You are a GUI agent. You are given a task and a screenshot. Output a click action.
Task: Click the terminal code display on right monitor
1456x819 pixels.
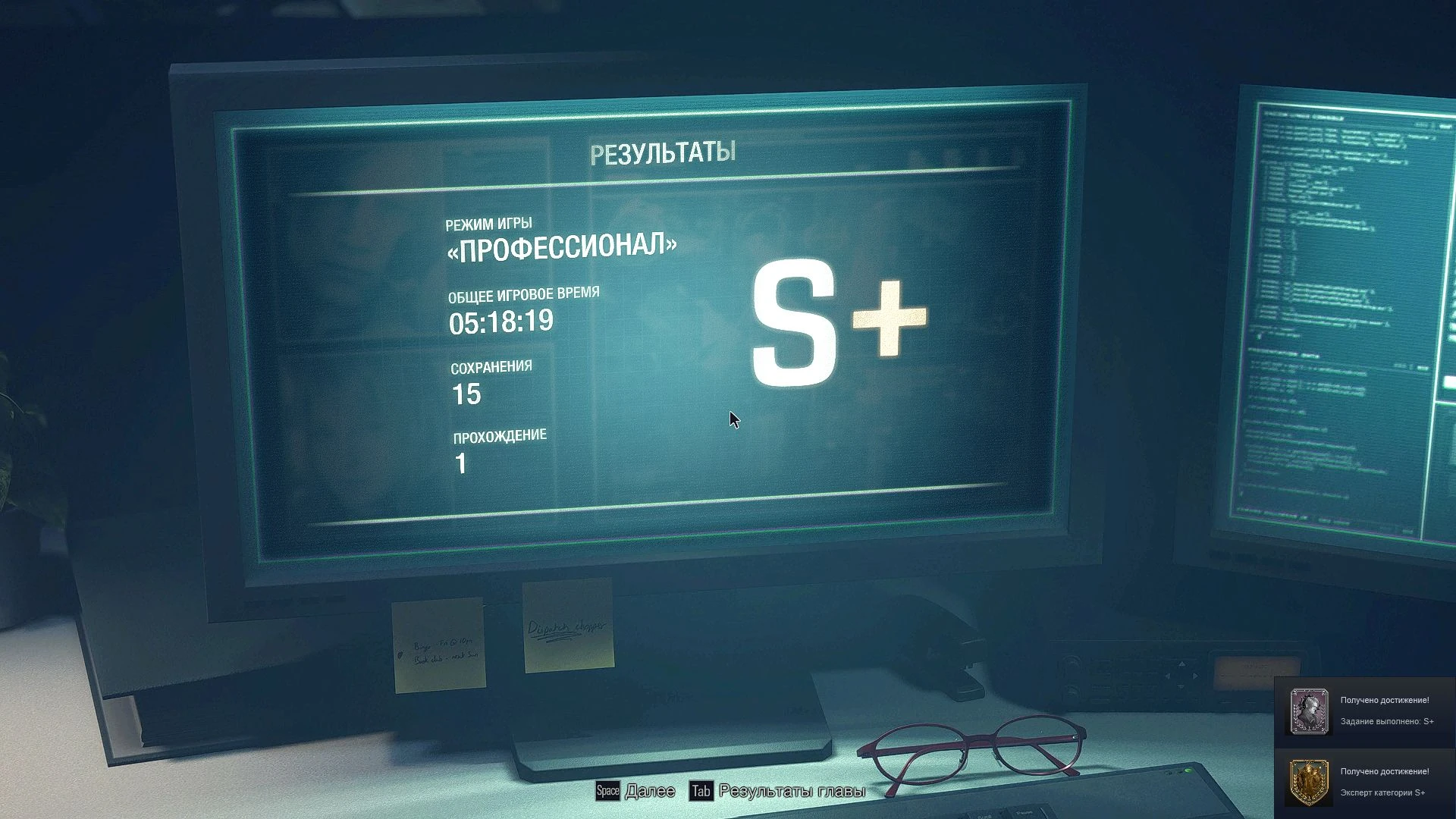(x=1335, y=303)
